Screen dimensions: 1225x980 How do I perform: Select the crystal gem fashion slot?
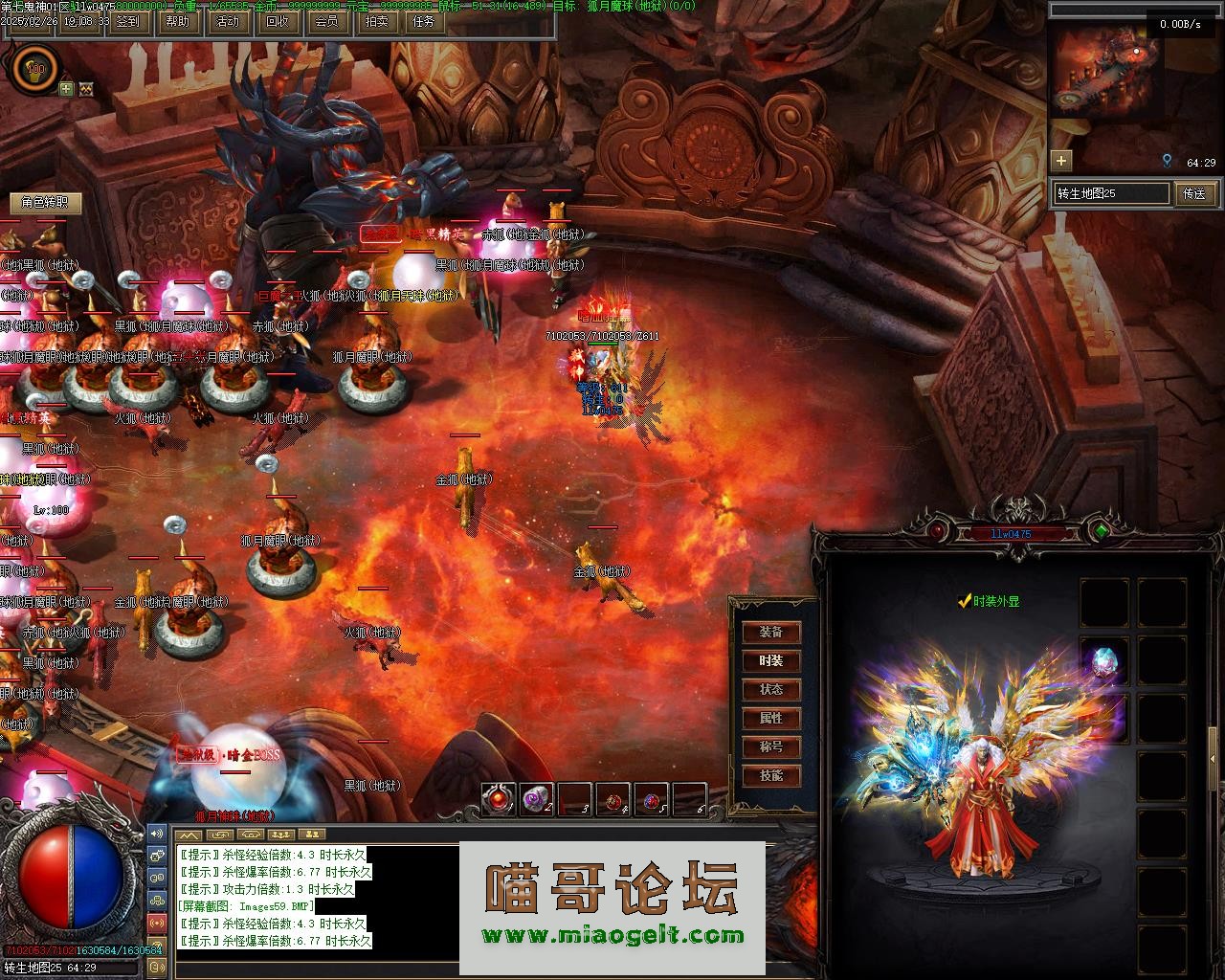point(1103,661)
